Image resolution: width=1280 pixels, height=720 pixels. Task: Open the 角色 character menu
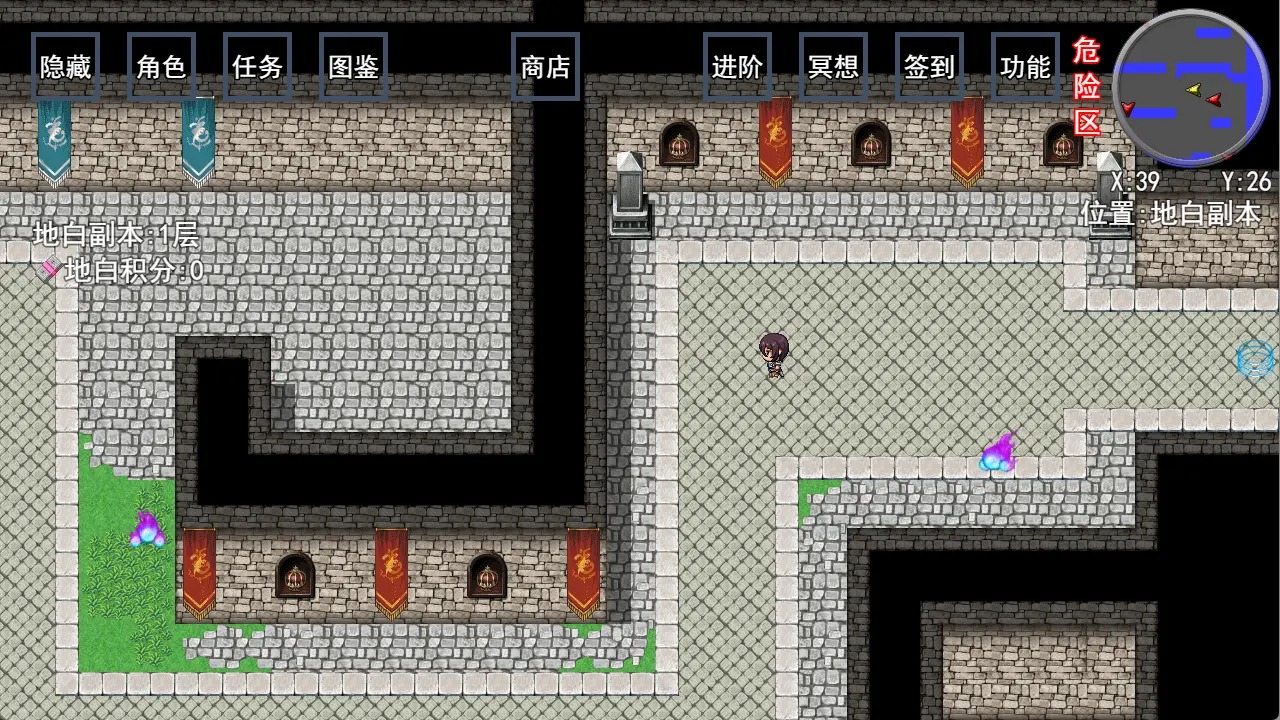point(161,67)
